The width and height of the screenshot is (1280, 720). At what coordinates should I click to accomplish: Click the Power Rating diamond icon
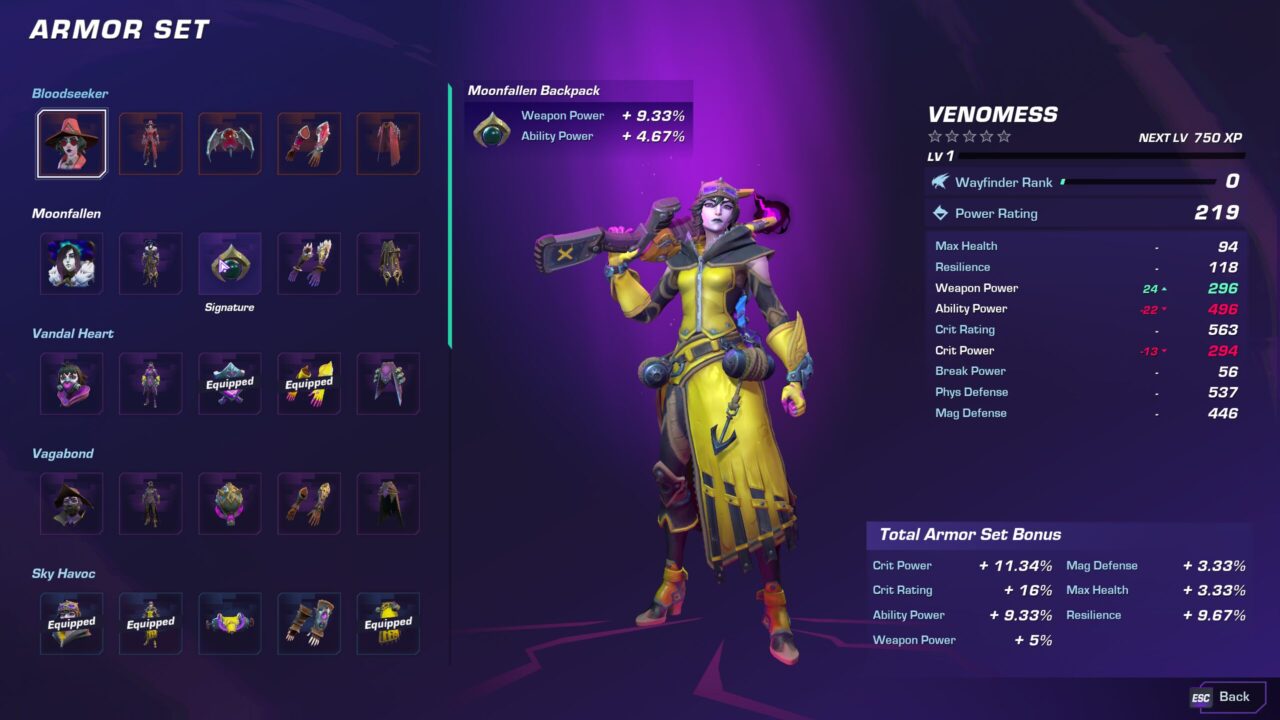[939, 213]
